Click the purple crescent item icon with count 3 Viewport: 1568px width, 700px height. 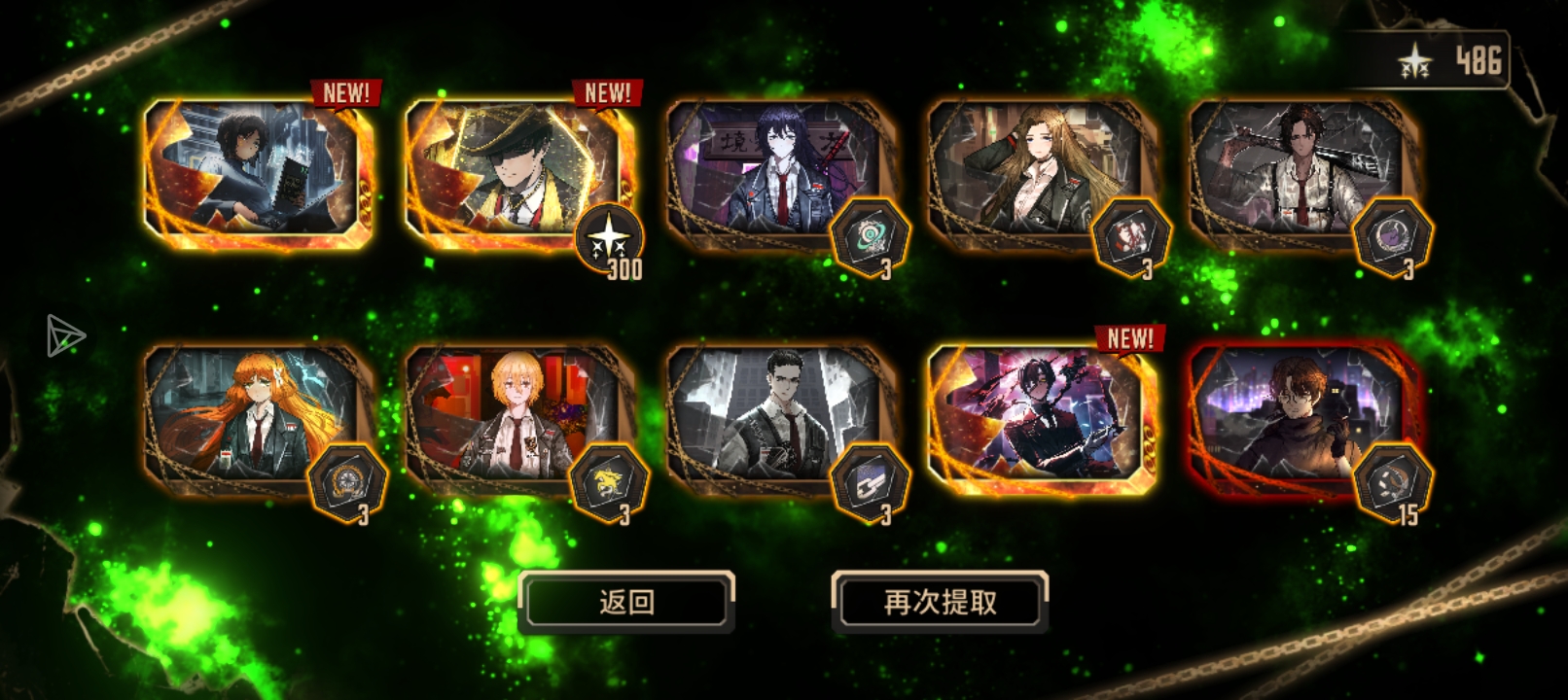[1392, 233]
